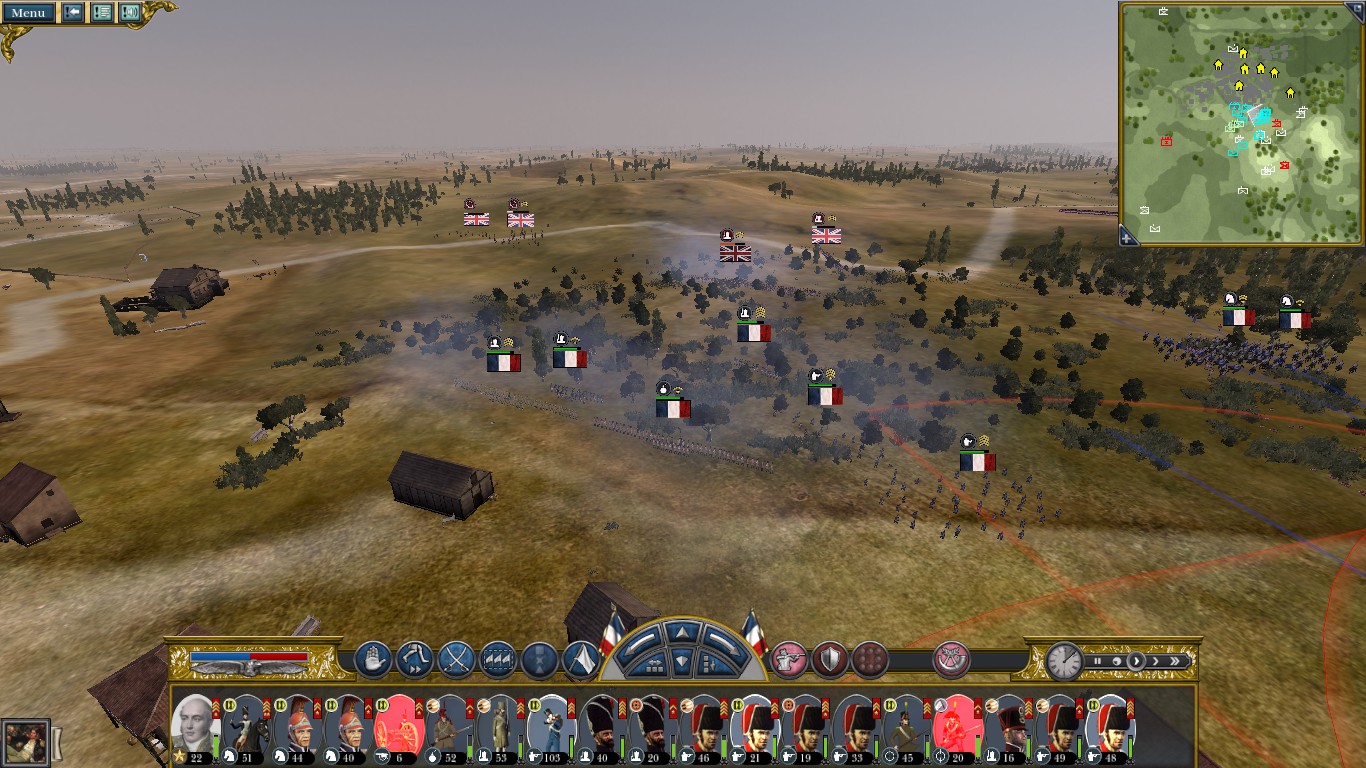Select the general's portrait unit card
The image size is (1366, 768).
(x=192, y=724)
